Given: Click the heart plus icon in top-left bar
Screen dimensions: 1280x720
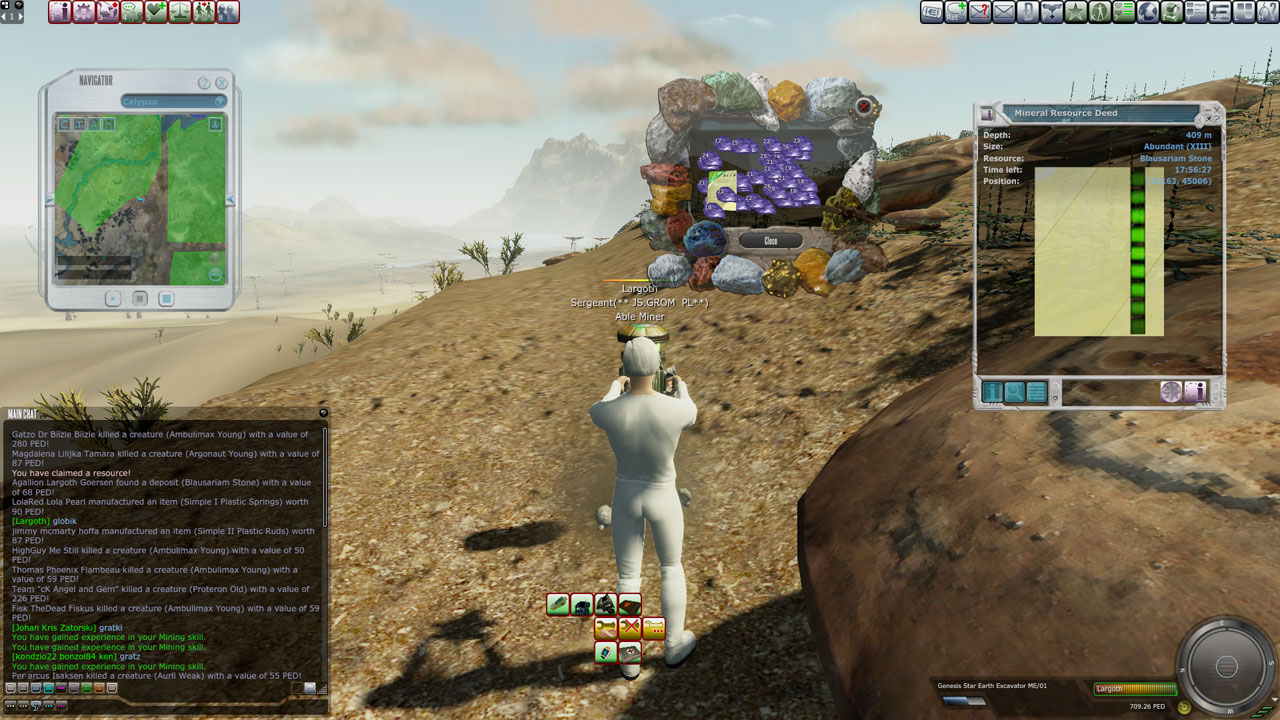Looking at the screenshot, I should (156, 12).
